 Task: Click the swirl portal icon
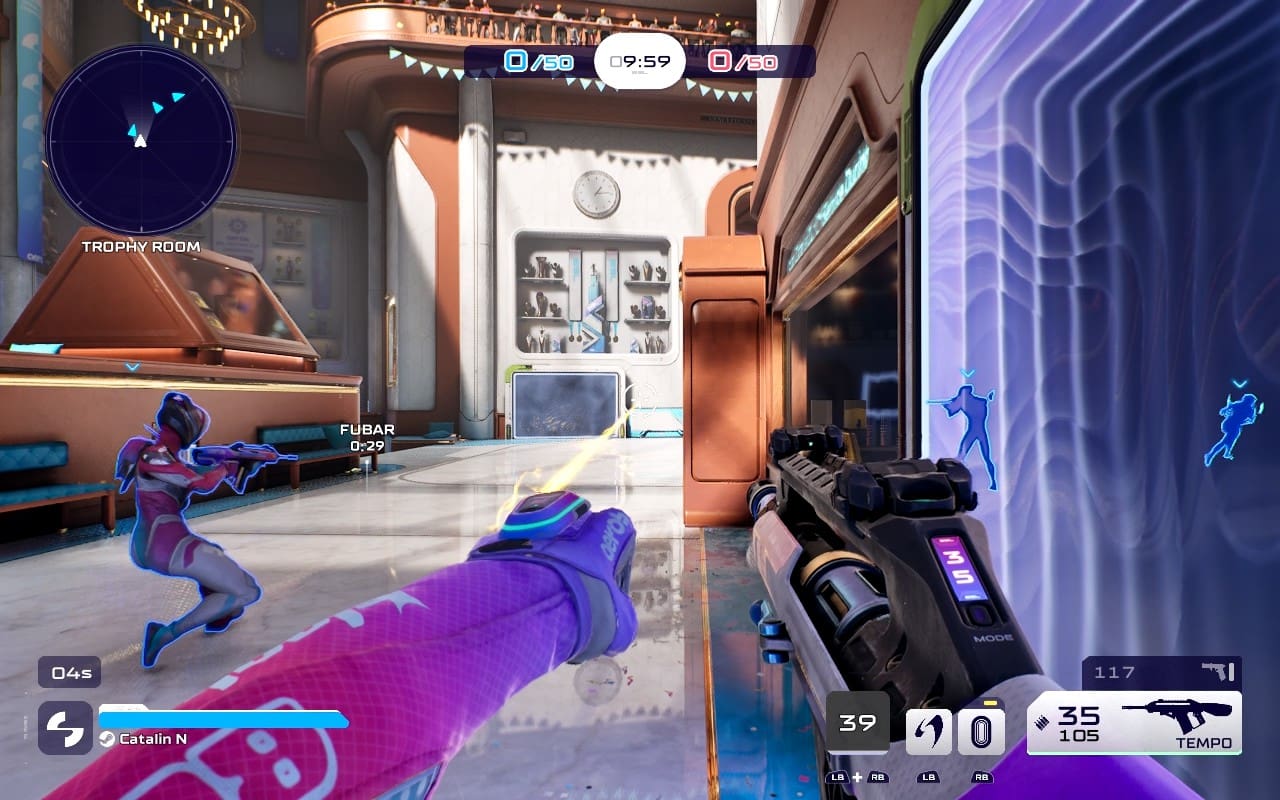point(928,732)
